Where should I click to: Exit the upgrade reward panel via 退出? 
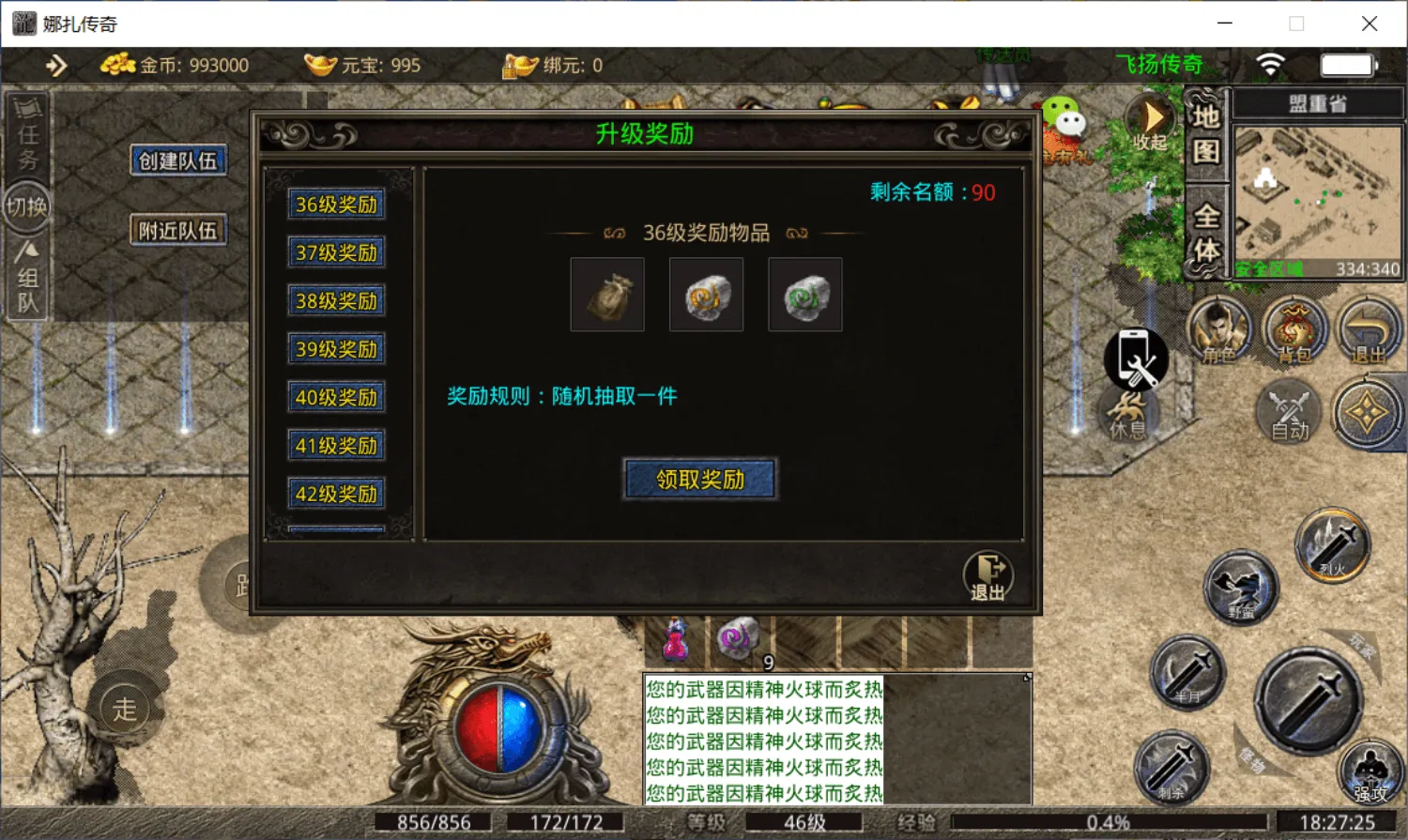[x=987, y=575]
